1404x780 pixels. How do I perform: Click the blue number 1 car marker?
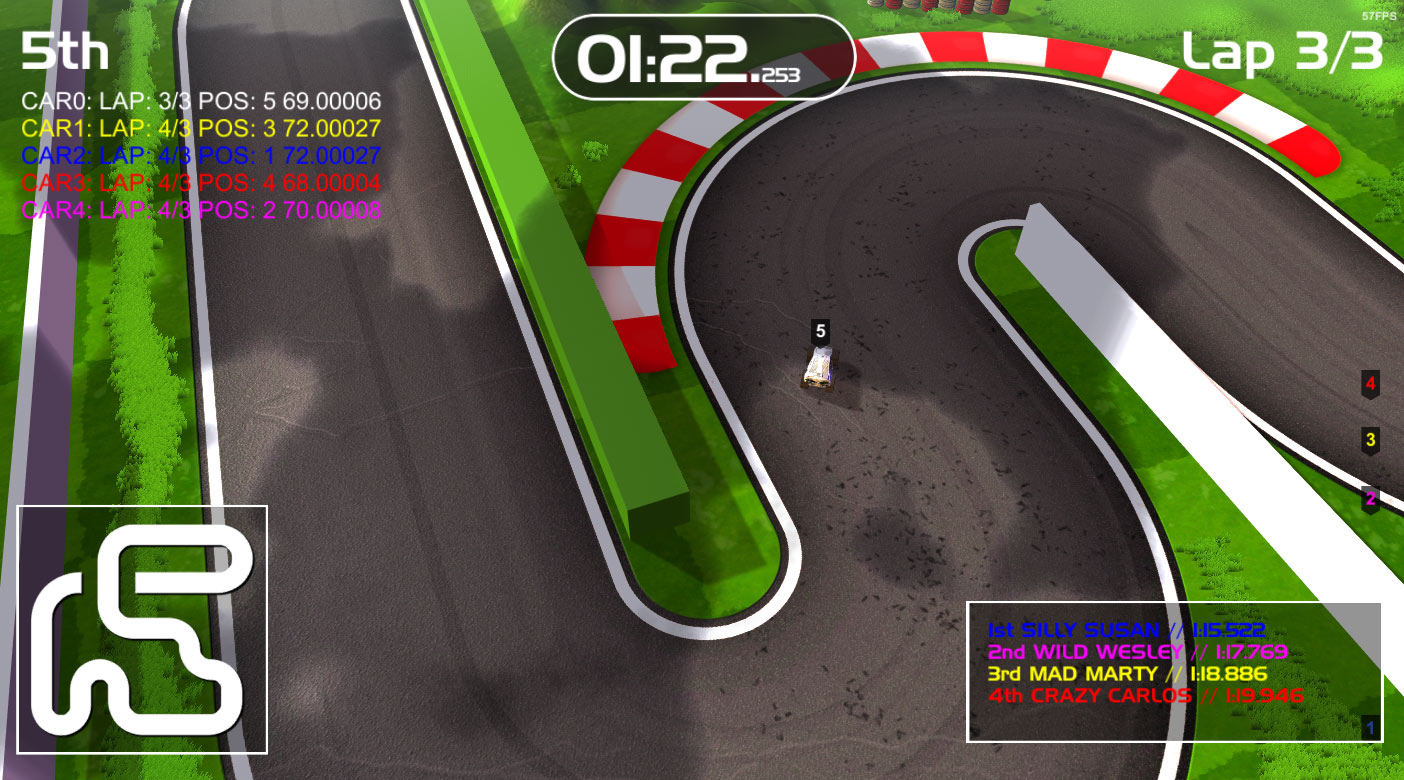click(1370, 728)
